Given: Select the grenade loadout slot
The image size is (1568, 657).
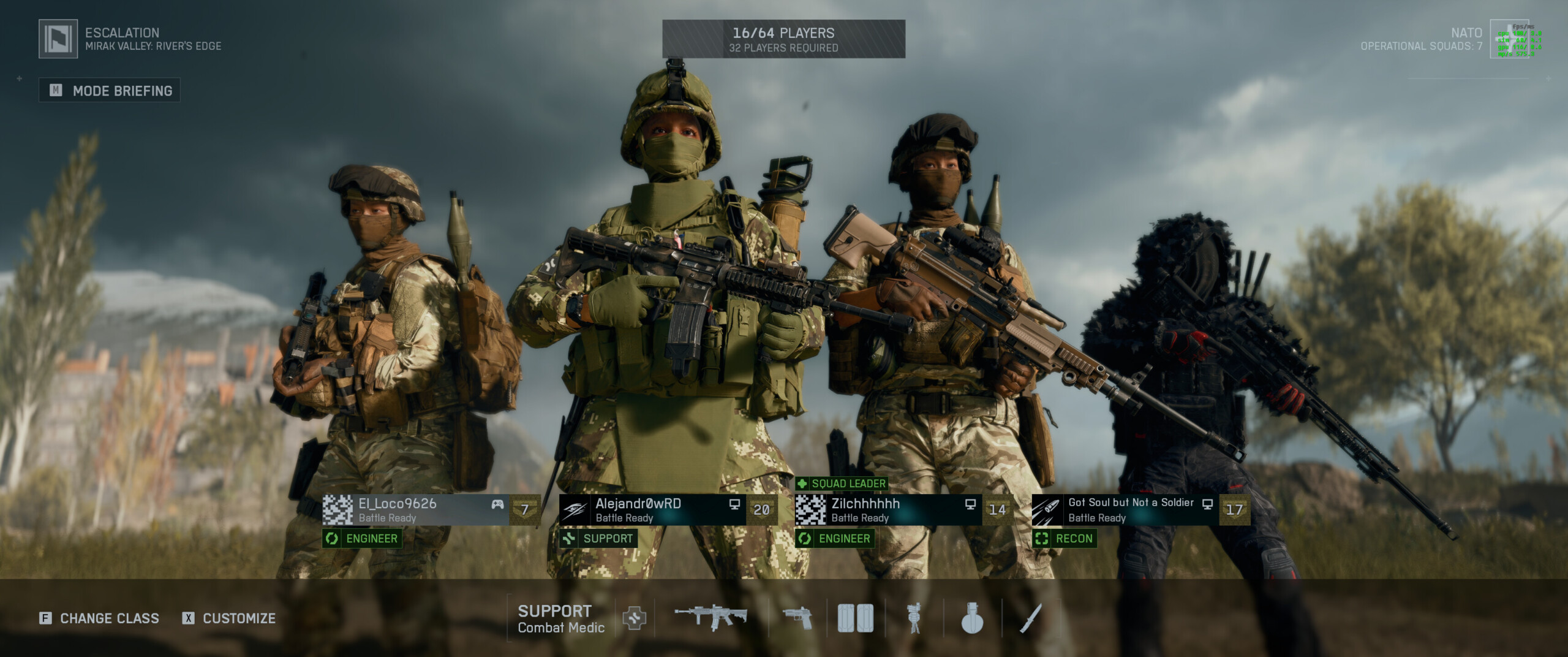Looking at the screenshot, I should pos(972,618).
